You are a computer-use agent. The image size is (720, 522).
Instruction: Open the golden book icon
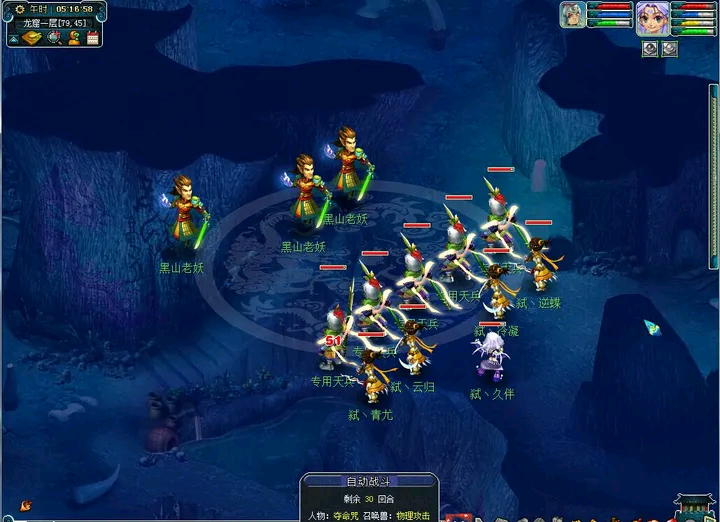33,38
